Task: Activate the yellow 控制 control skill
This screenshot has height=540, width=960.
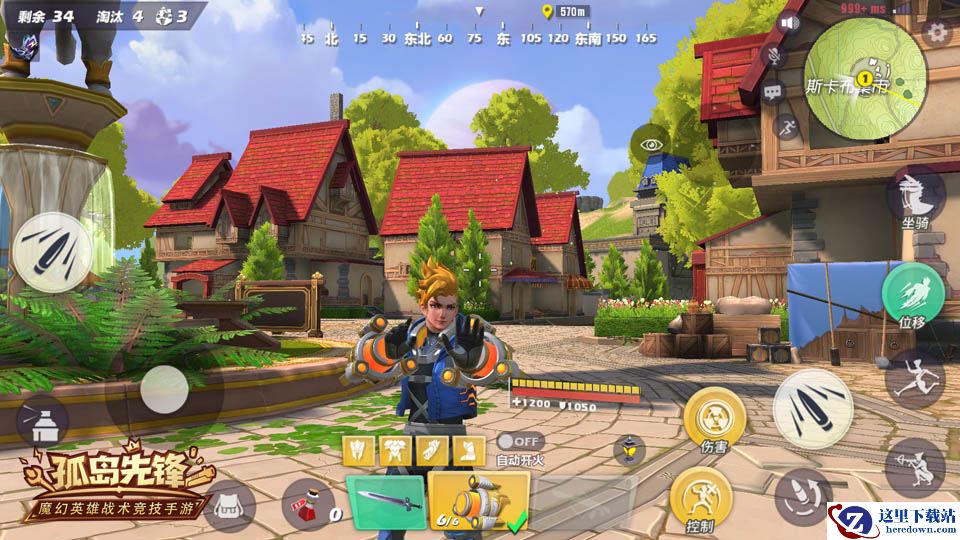Action: 699,498
